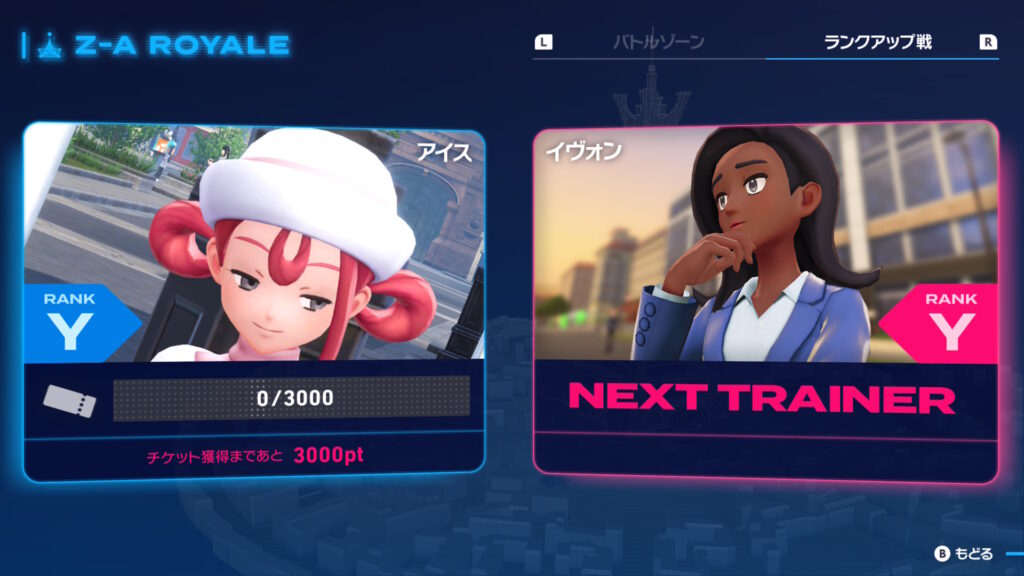Open the アイス player rank card
Screen dimensions: 1024x576
[255, 300]
